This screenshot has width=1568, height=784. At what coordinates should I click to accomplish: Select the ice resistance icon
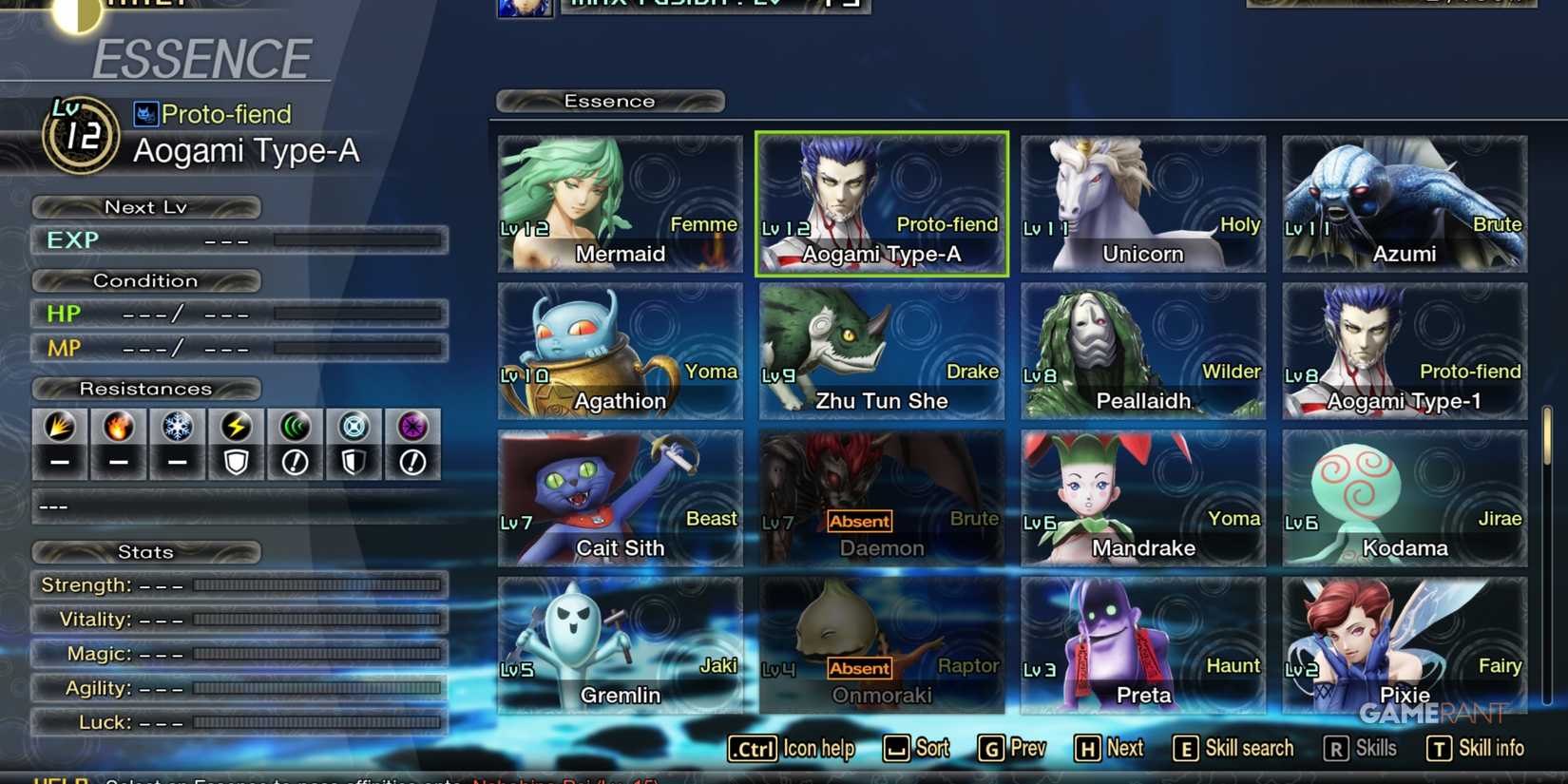point(177,428)
